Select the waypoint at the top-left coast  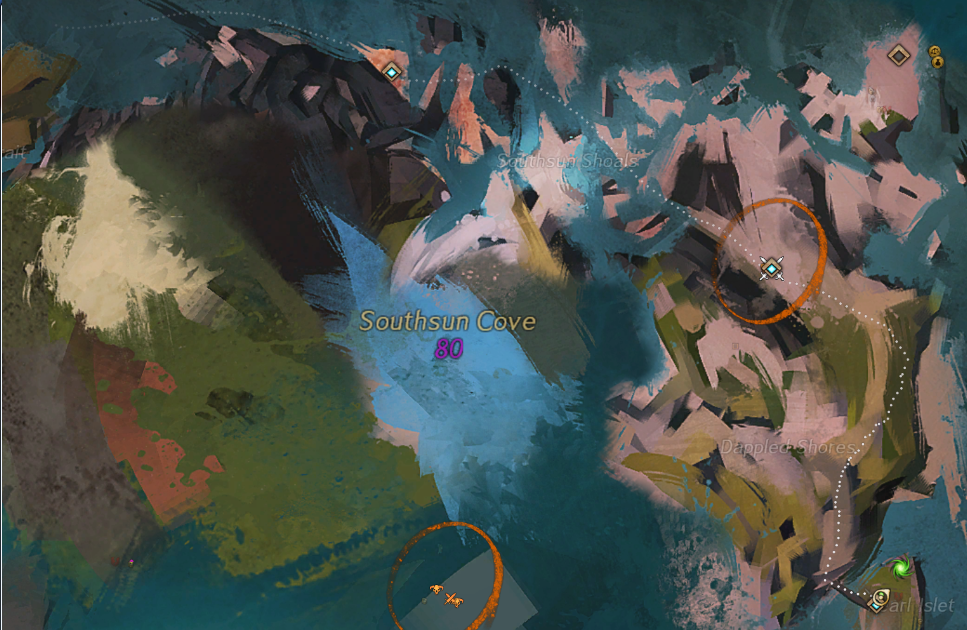[x=392, y=71]
